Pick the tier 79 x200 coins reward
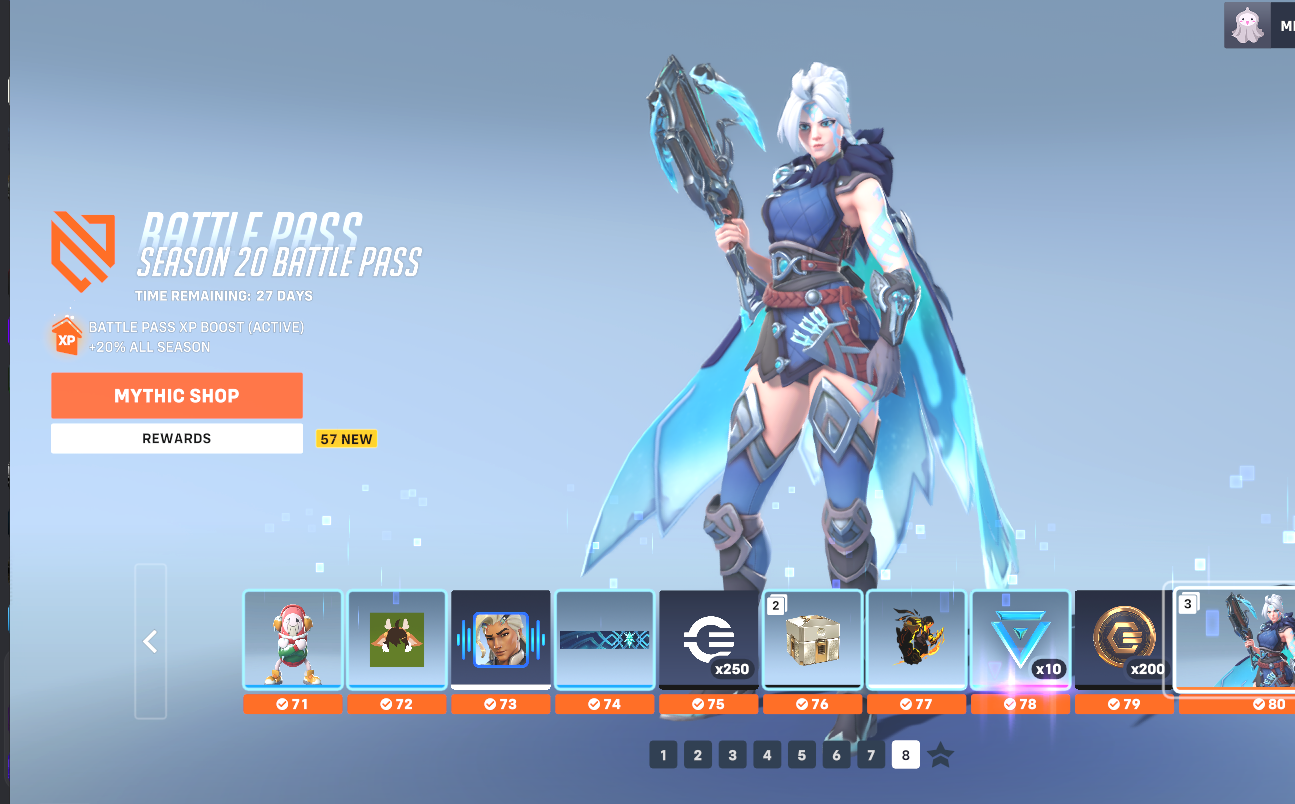Screen dimensions: 1295x804 point(1124,640)
